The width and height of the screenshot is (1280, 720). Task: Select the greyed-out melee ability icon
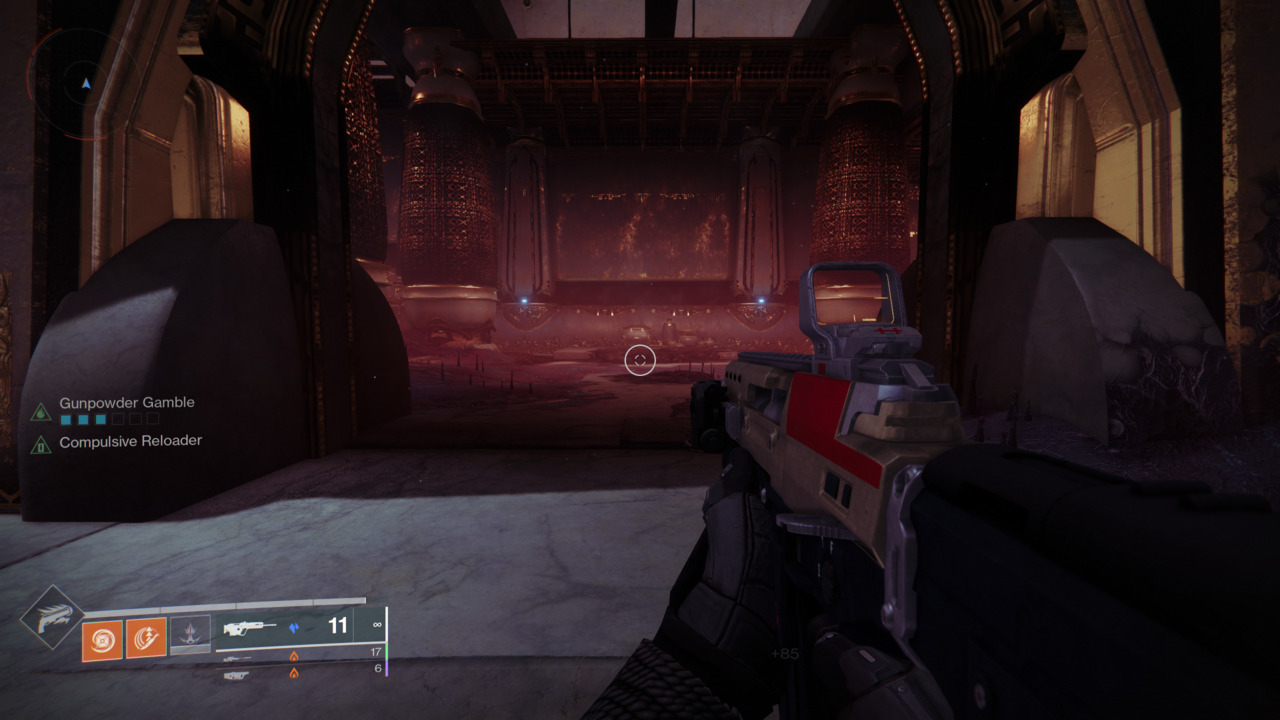(190, 635)
